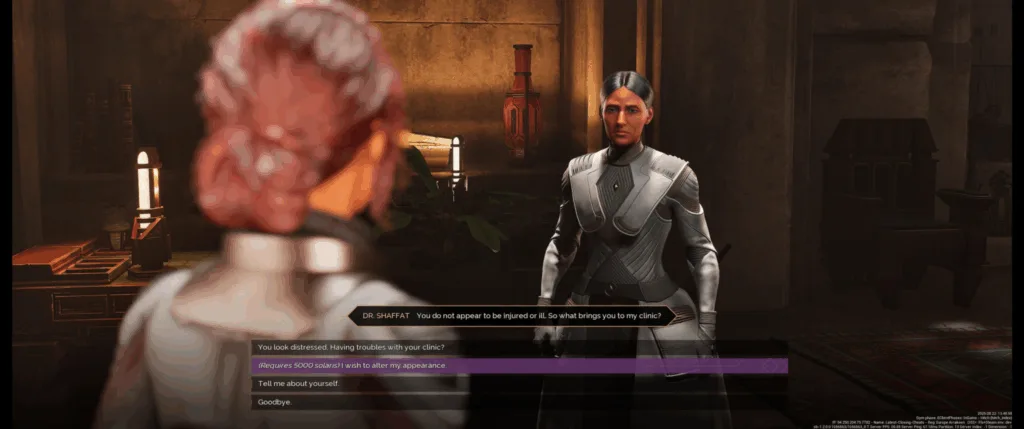Choose the alter my appearance option
Viewport: 1024px width, 429px height.
(351, 365)
